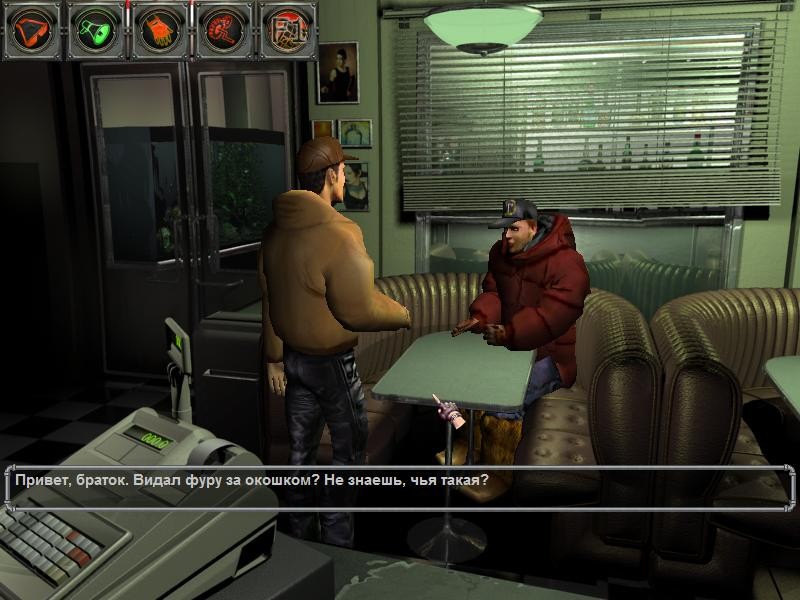The image size is (800, 600).
Task: Select the red wrench and gear icon
Action: [222, 30]
